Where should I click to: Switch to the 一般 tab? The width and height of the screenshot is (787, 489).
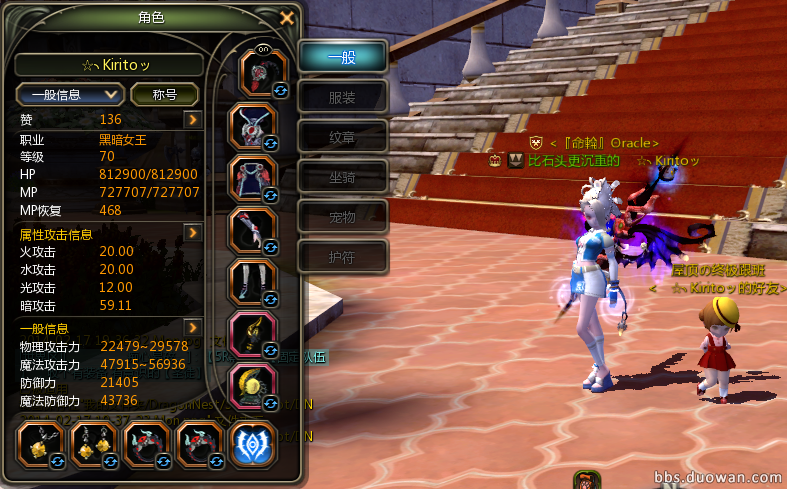(x=342, y=57)
